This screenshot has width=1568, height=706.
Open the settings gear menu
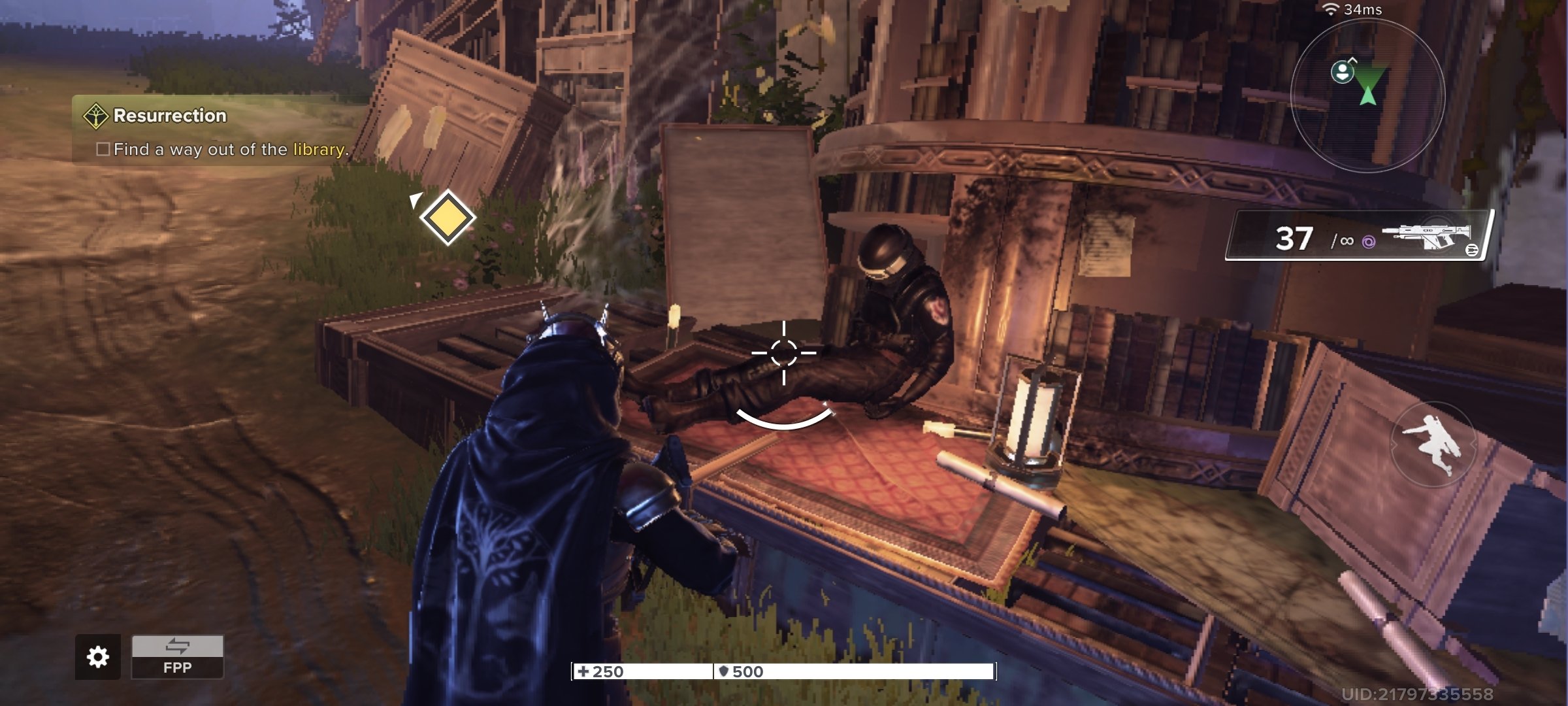pyautogui.click(x=98, y=658)
